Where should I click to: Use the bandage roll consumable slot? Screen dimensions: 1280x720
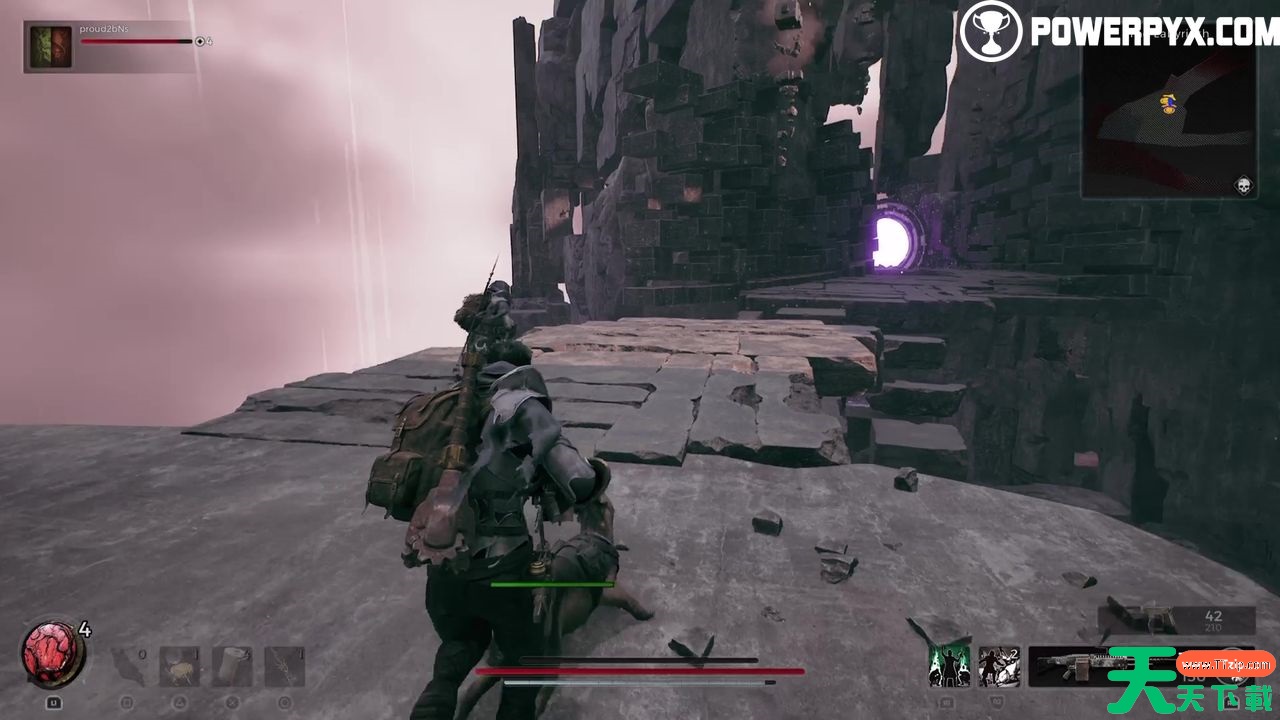[x=232, y=666]
